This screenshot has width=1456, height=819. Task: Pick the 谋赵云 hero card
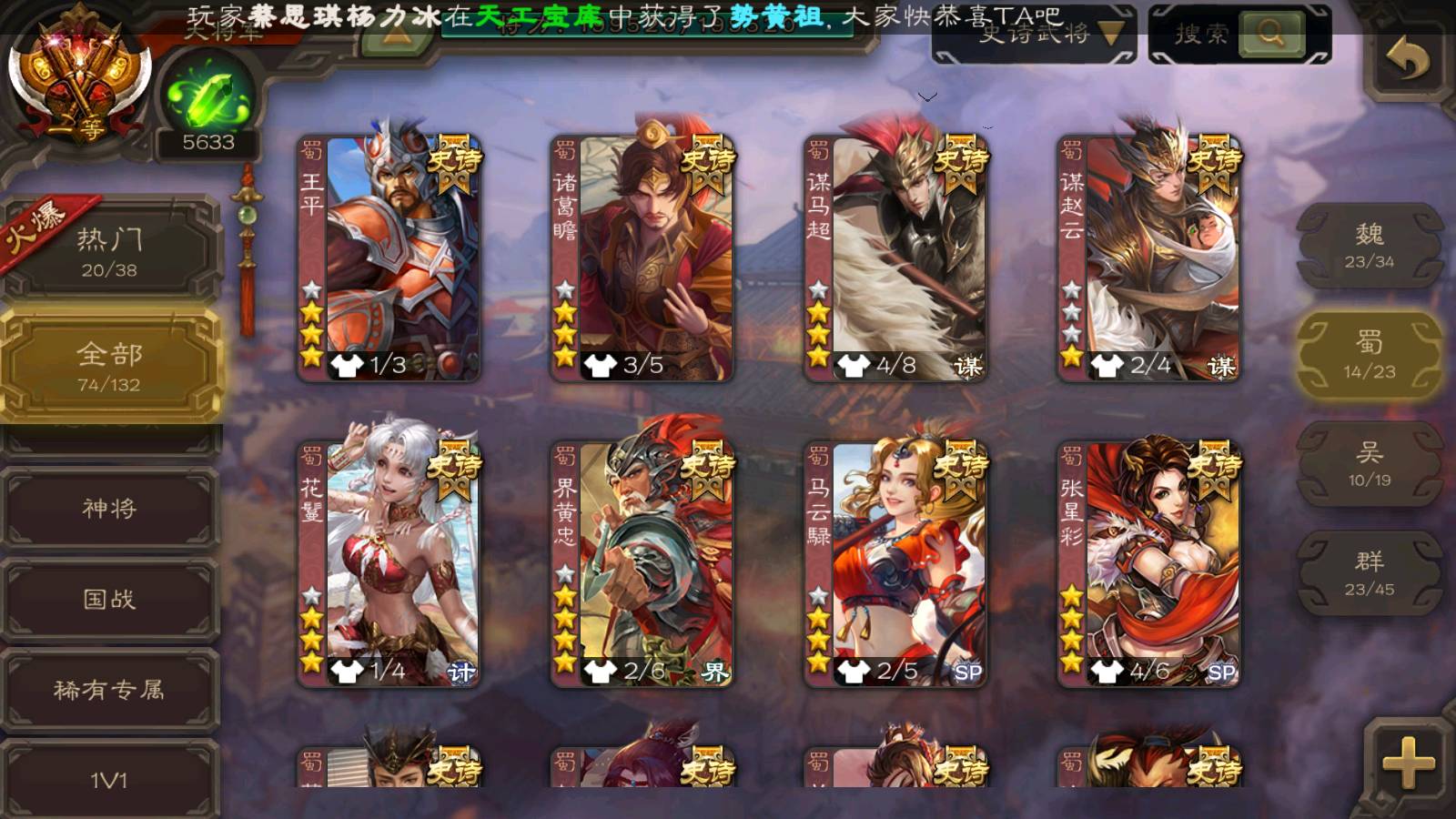pos(1149,258)
